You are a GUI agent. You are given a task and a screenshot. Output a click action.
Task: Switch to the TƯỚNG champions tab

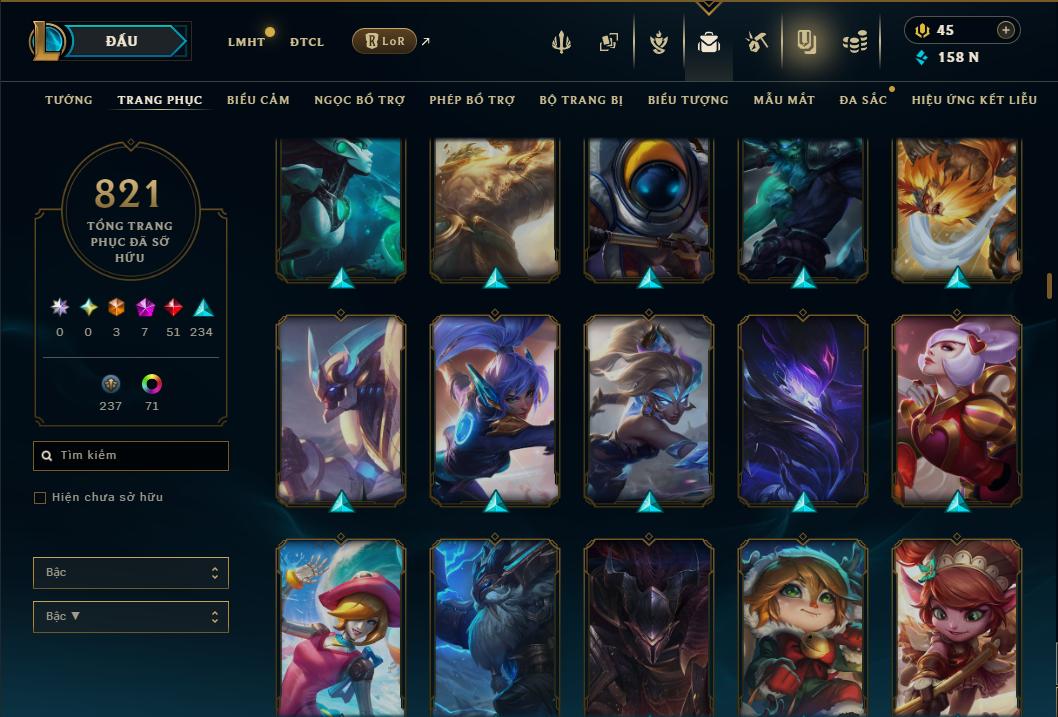69,100
